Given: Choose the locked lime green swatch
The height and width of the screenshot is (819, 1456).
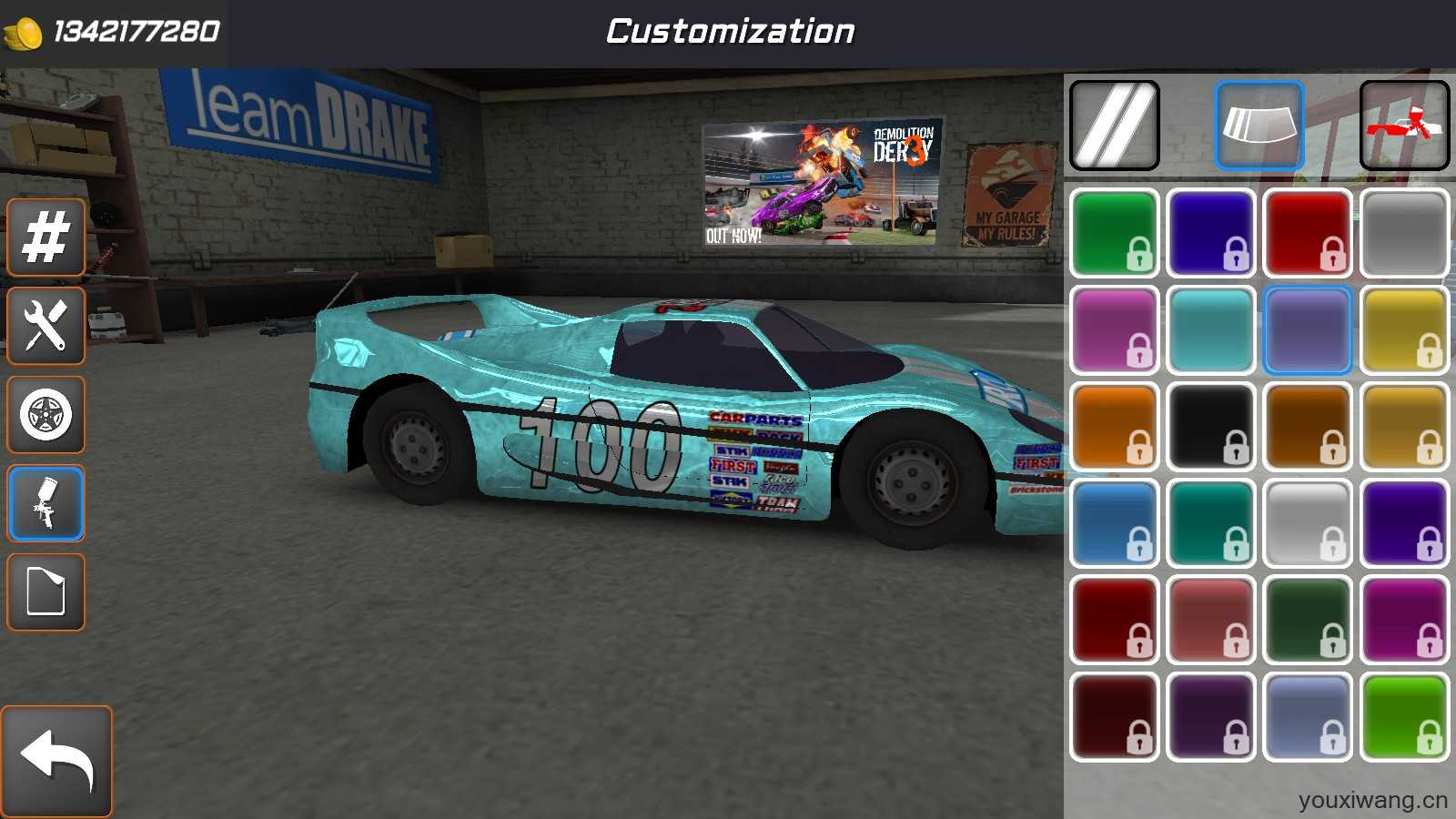Looking at the screenshot, I should [x=1404, y=717].
